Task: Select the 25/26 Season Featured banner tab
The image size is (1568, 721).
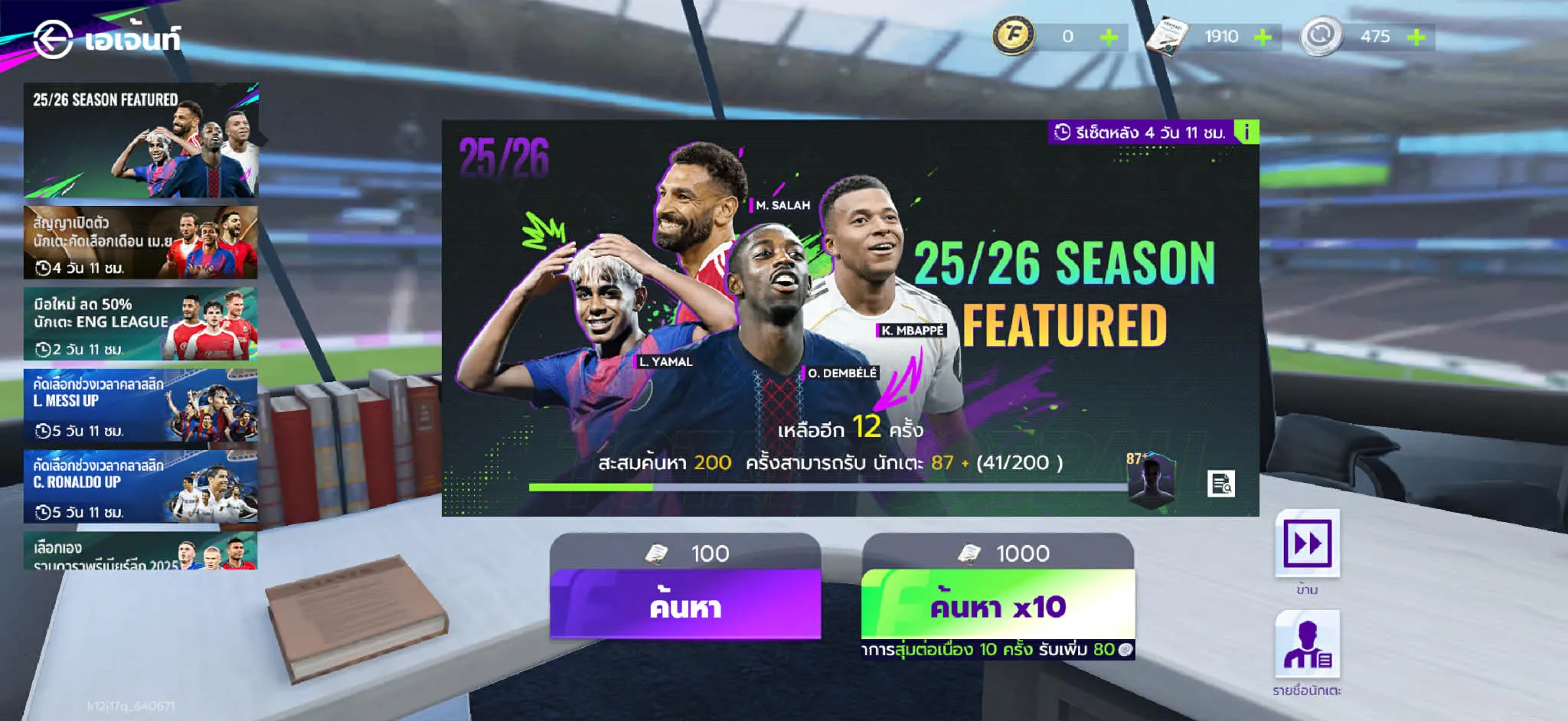Action: point(141,141)
